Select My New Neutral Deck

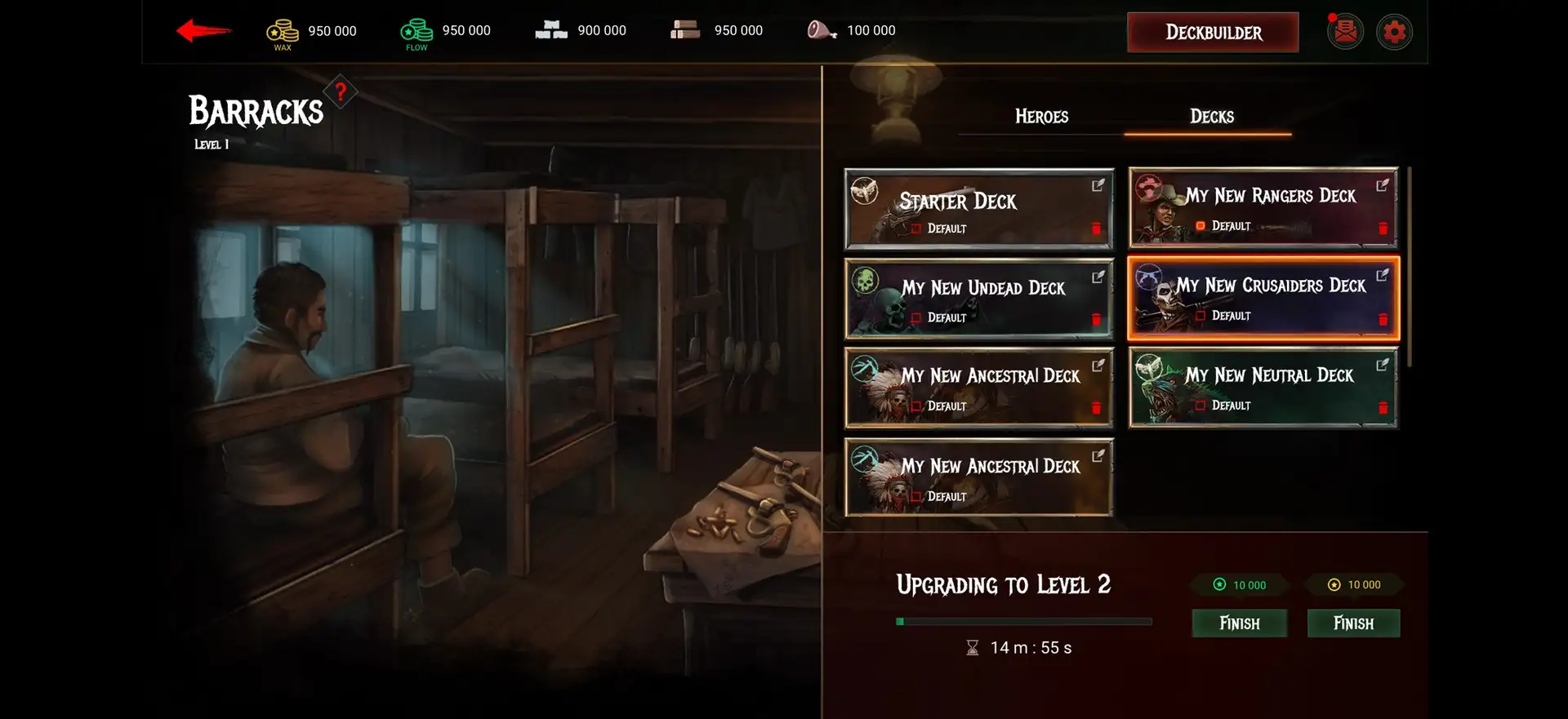(1263, 388)
